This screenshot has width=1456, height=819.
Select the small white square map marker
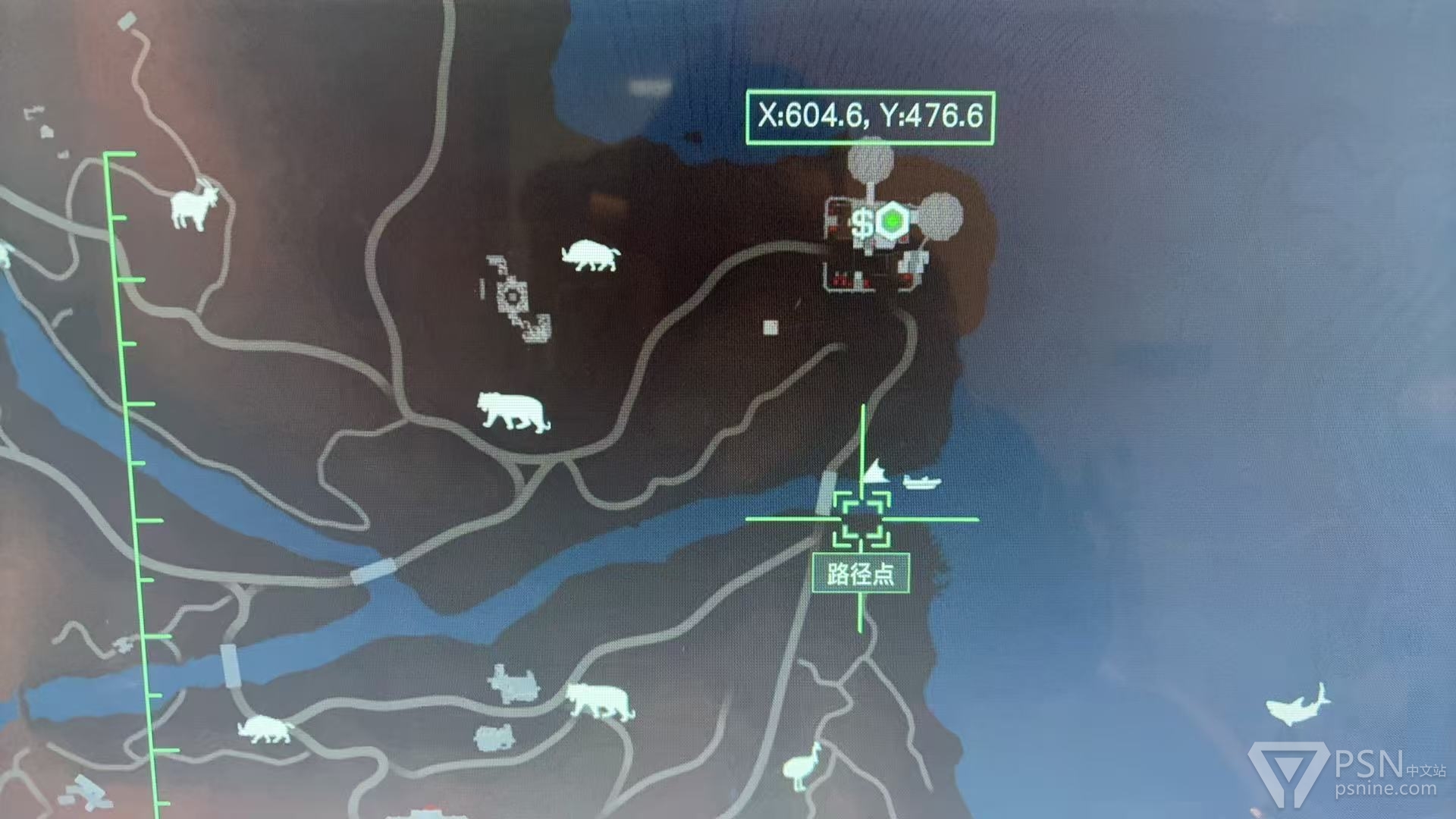(x=770, y=327)
